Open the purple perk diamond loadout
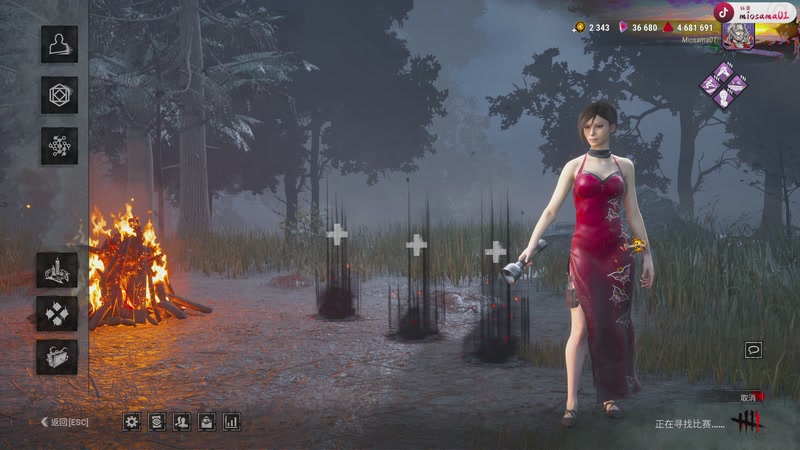 tap(723, 85)
